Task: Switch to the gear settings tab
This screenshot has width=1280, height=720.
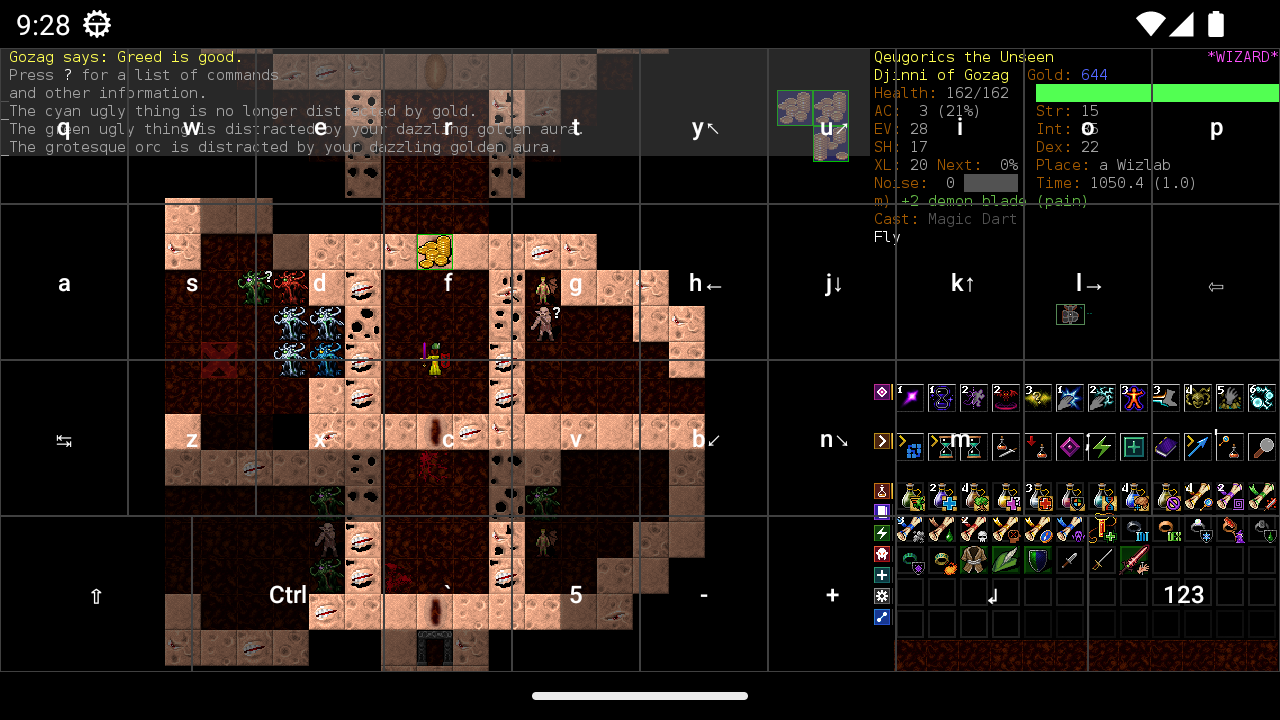Action: click(x=882, y=596)
